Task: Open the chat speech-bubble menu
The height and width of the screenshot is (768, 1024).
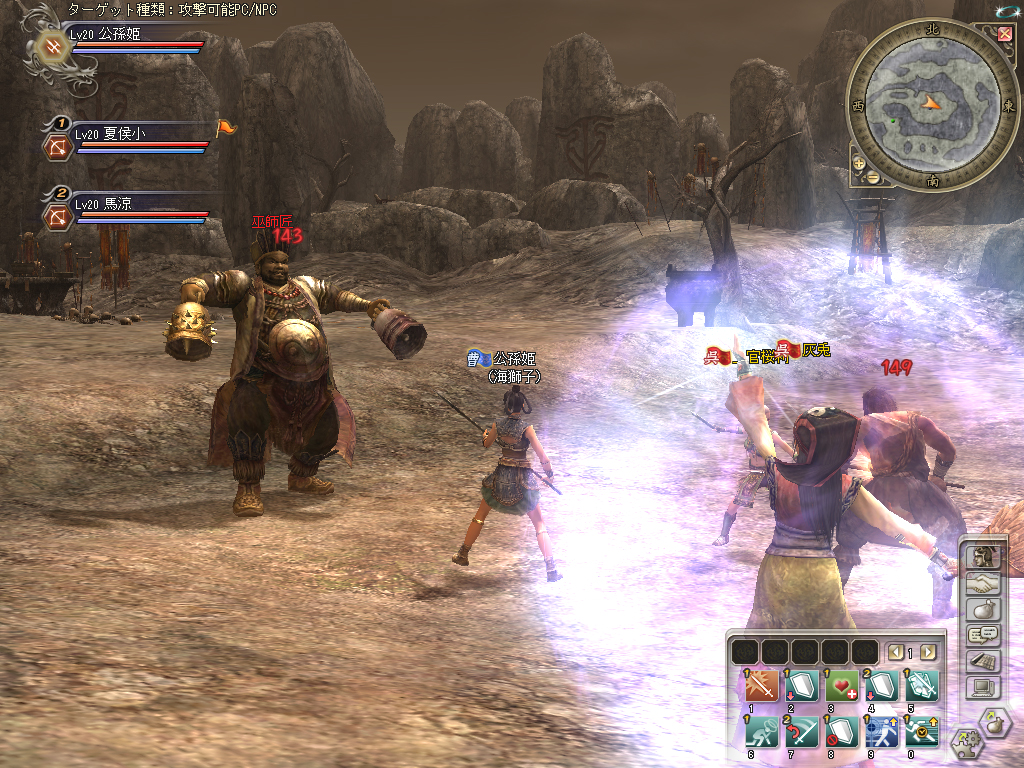Action: tap(981, 635)
